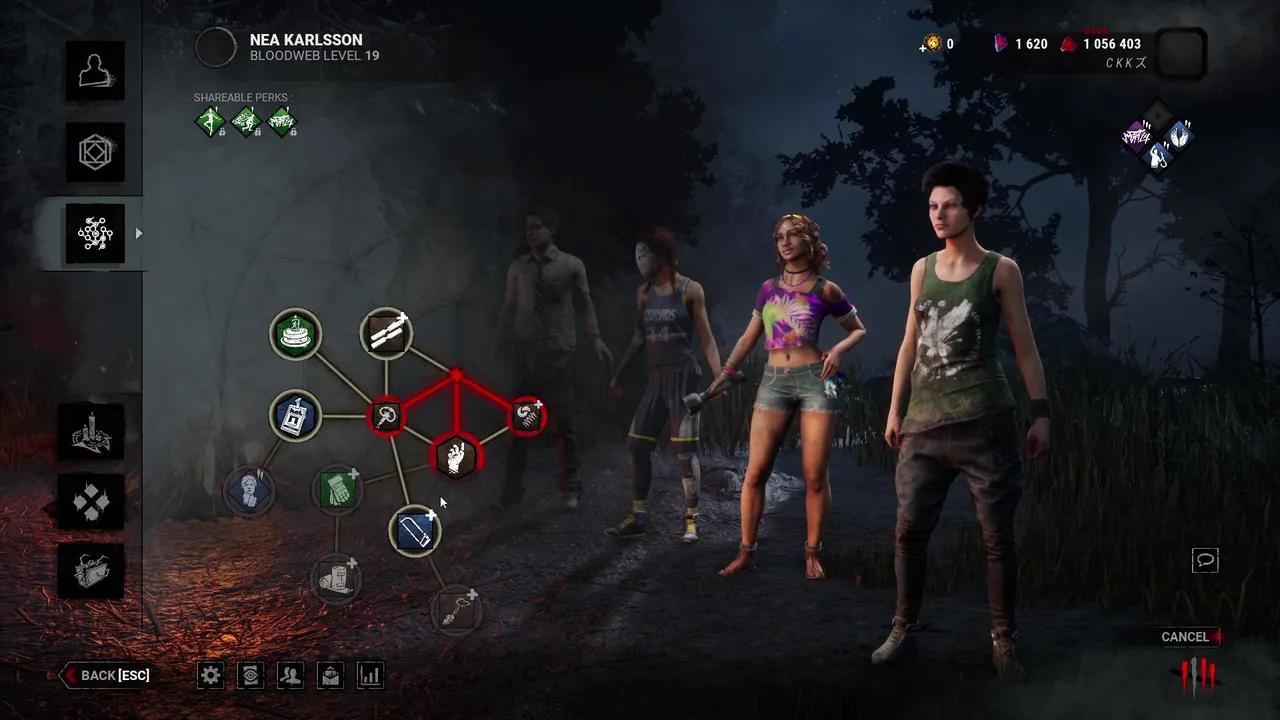Click the first shareable perk under Nea's name

pyautogui.click(x=208, y=120)
